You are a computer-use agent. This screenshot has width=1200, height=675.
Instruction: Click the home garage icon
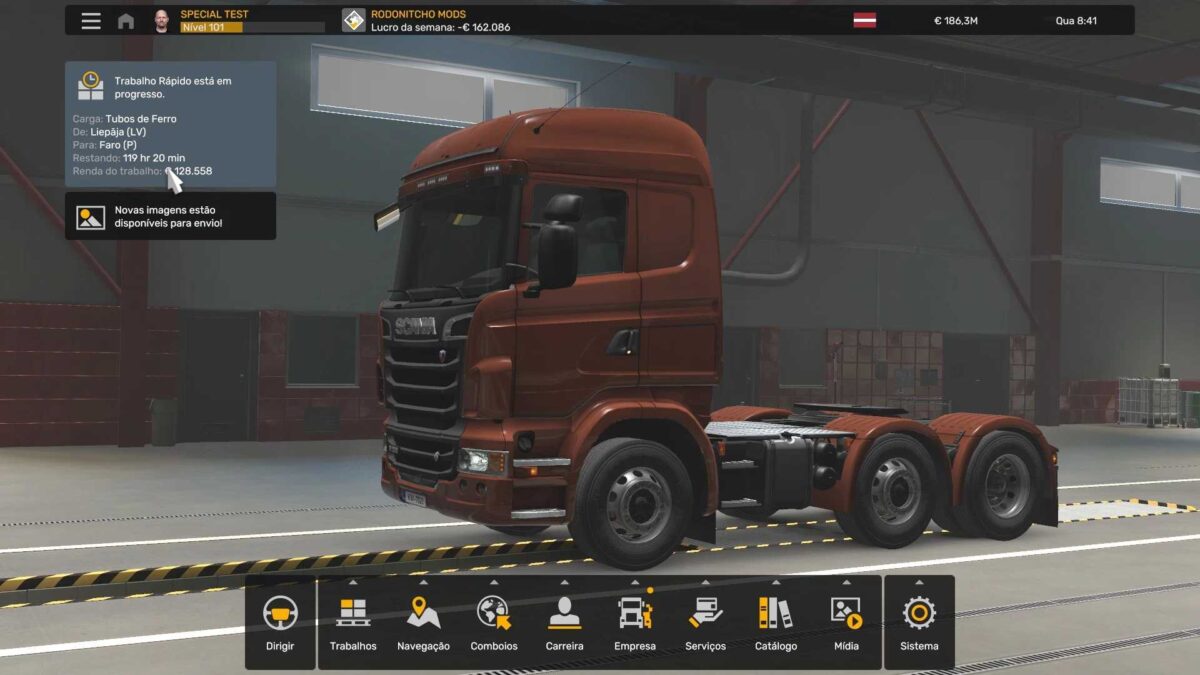126,21
